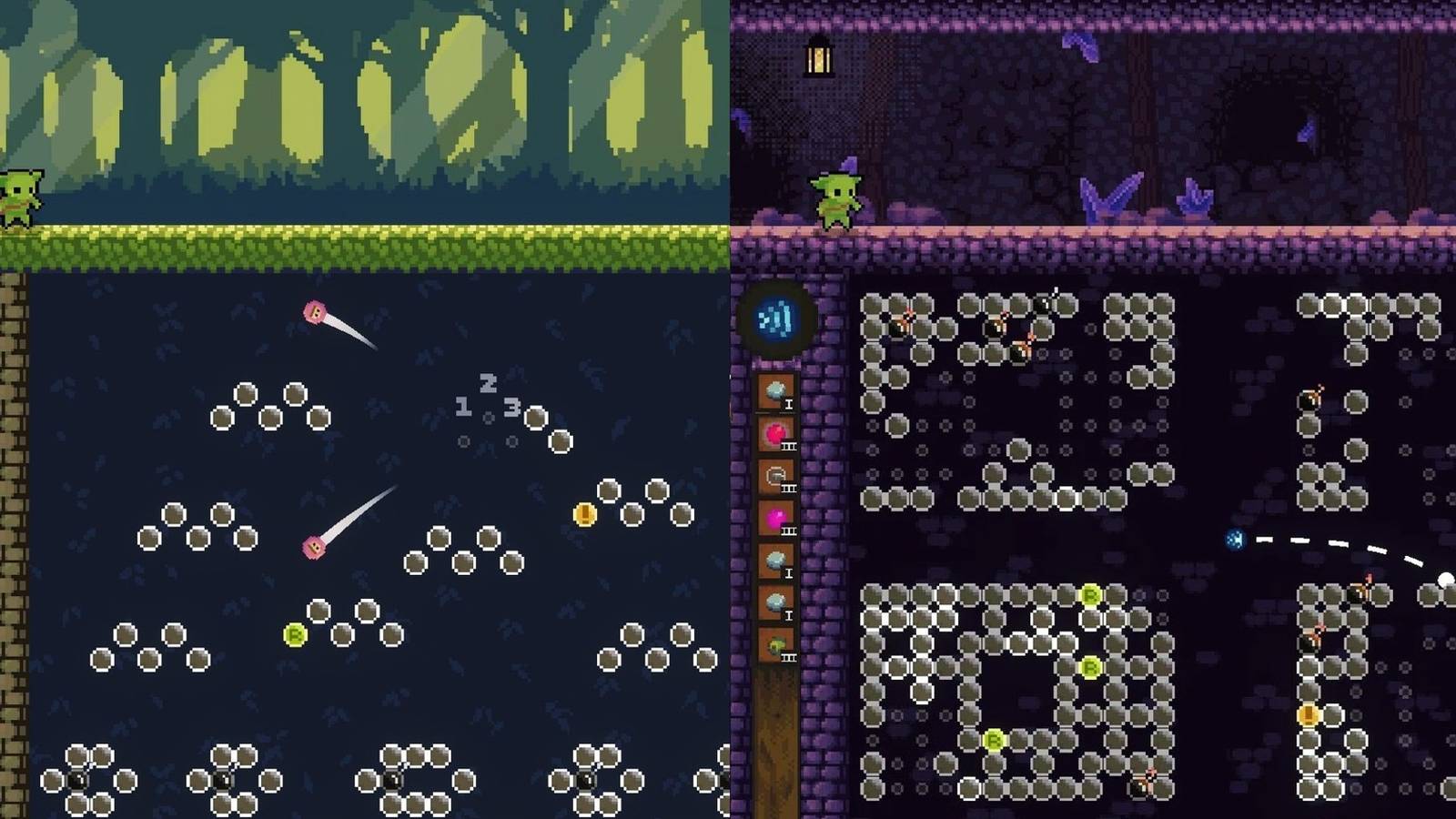Viewport: 1456px width, 819px height.
Task: Click the tally marks beside the red orb slot
Action: [x=788, y=446]
